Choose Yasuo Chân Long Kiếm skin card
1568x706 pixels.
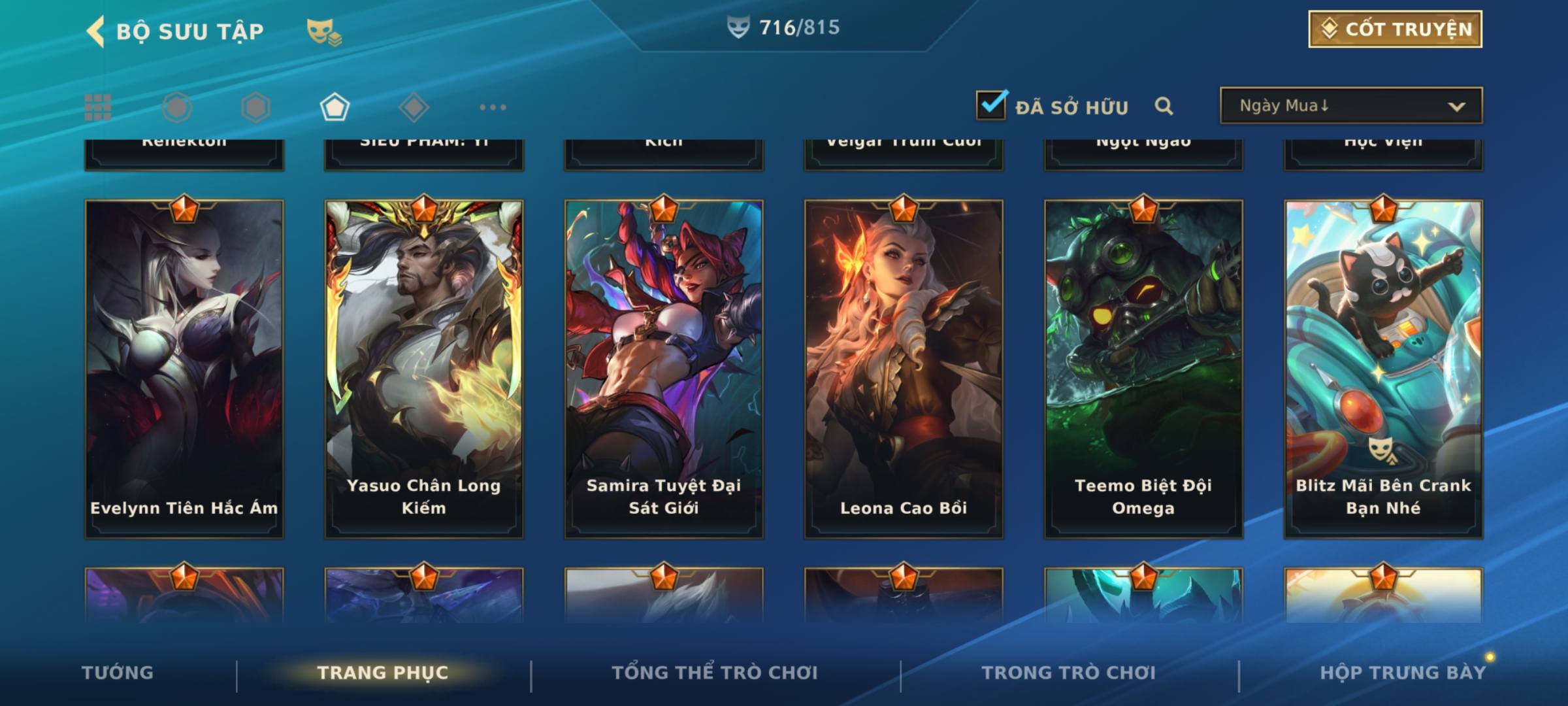coord(424,369)
